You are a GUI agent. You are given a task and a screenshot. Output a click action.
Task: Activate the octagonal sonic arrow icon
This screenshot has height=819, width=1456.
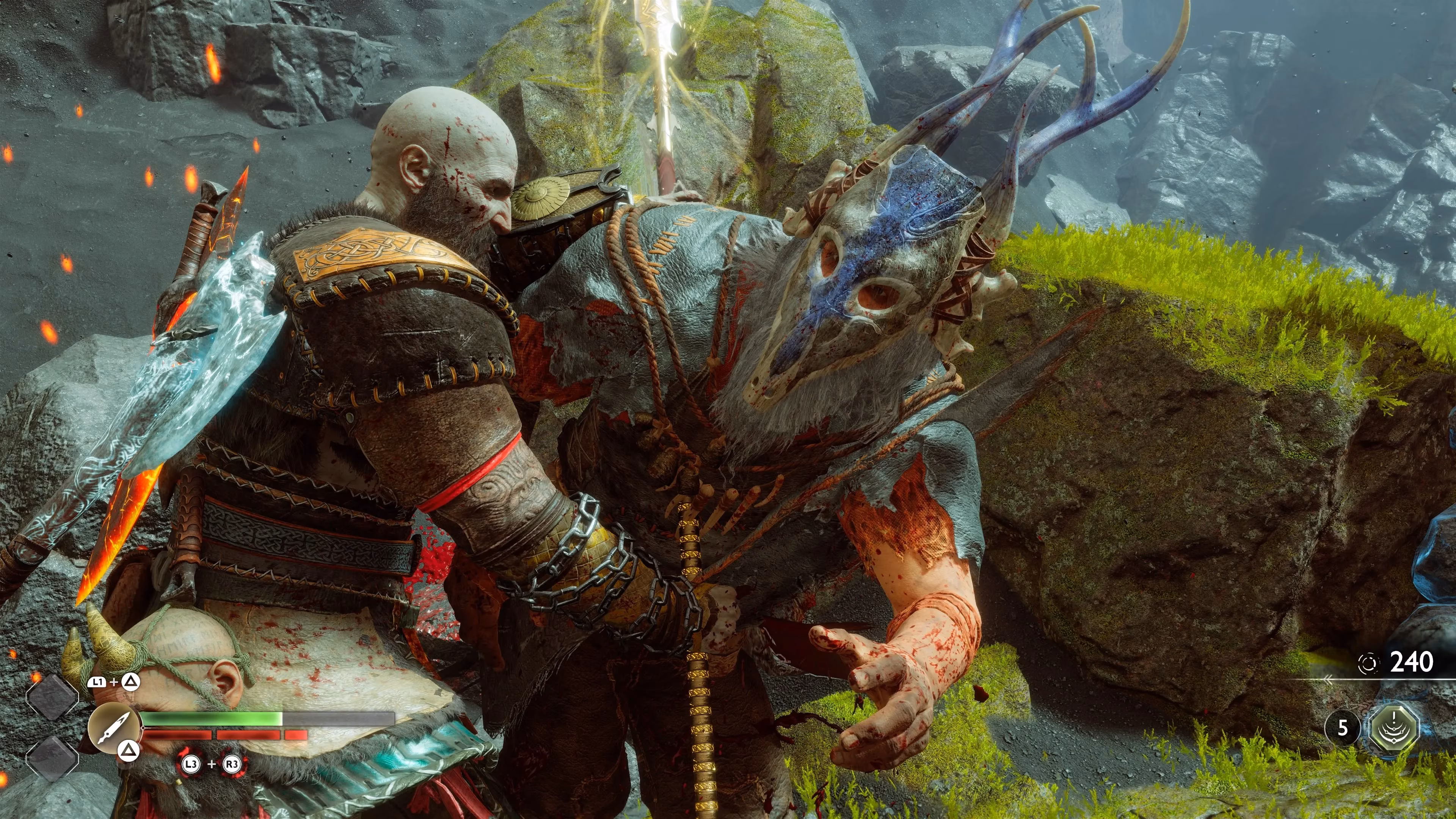coord(1395,728)
